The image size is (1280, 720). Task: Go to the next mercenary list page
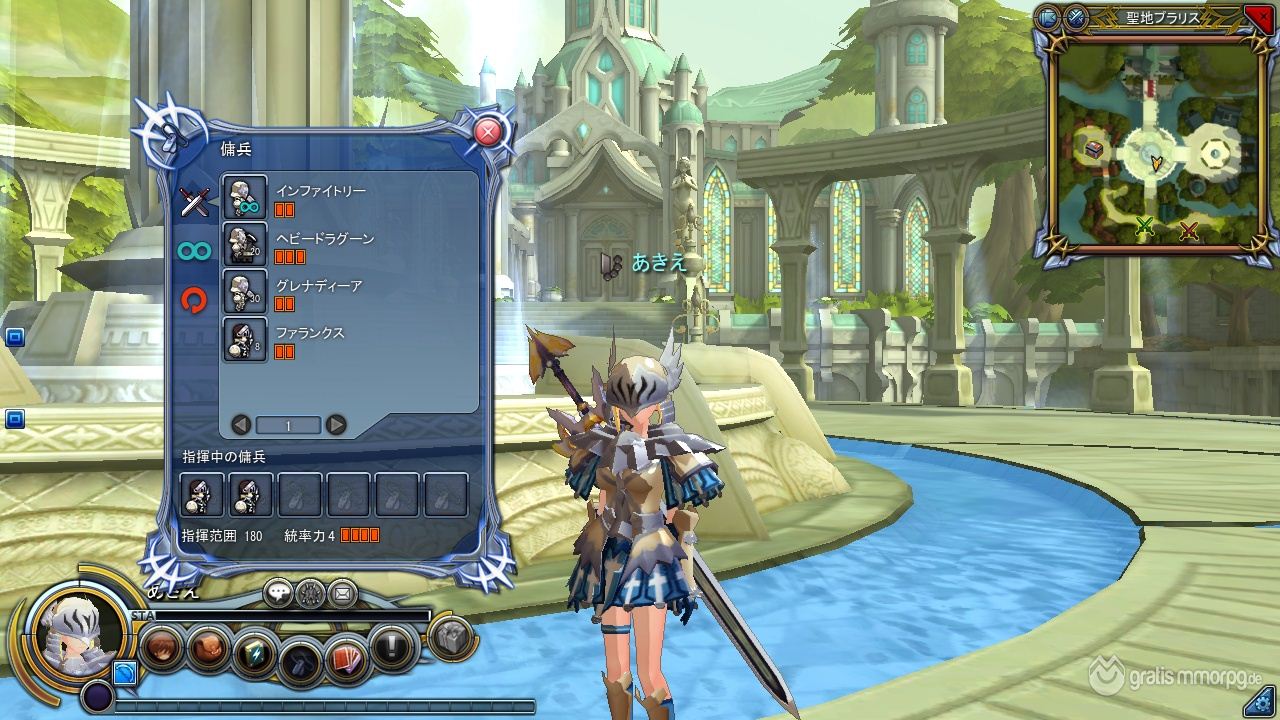[336, 425]
